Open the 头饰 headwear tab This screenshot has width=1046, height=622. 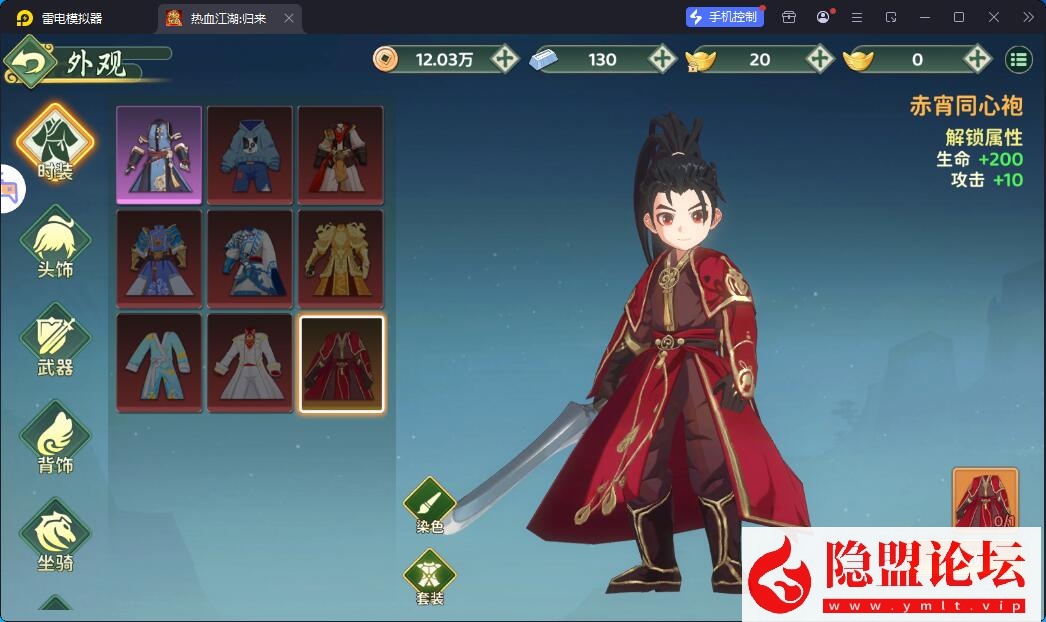point(55,240)
